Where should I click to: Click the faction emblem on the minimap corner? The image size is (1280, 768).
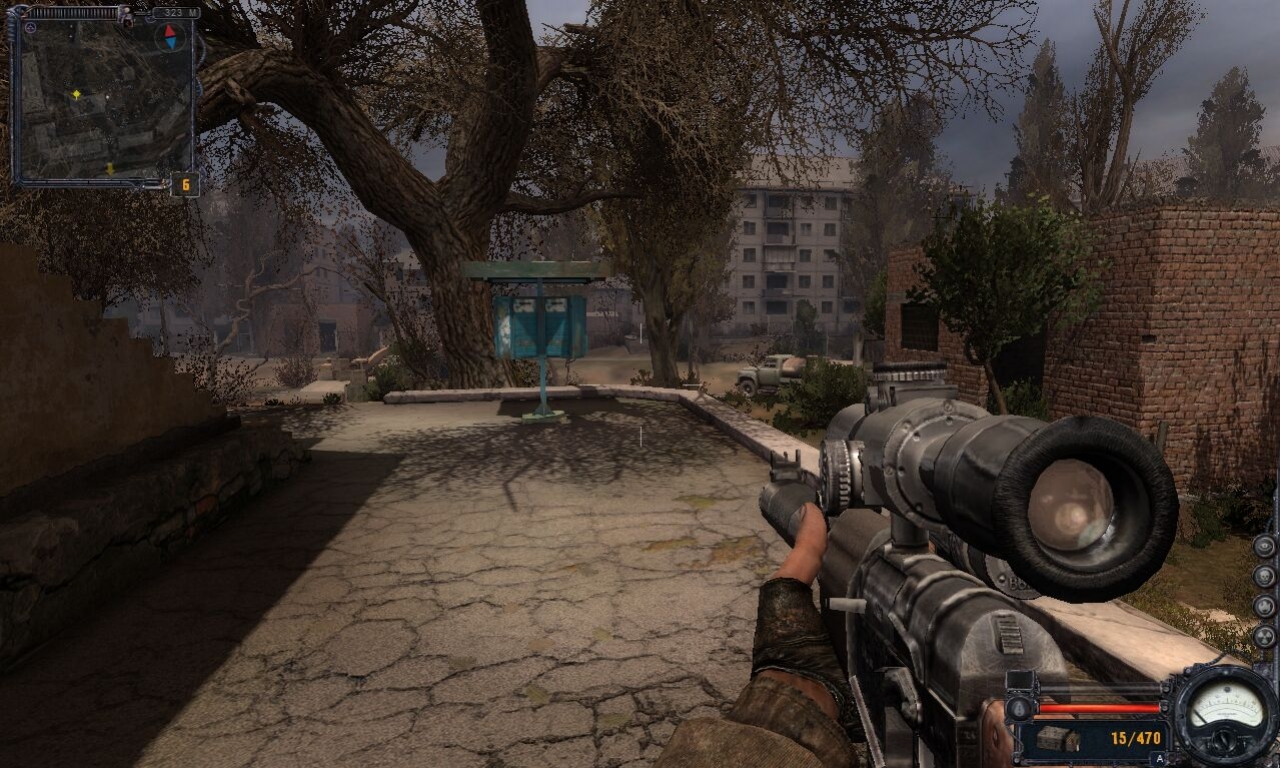[x=31, y=27]
